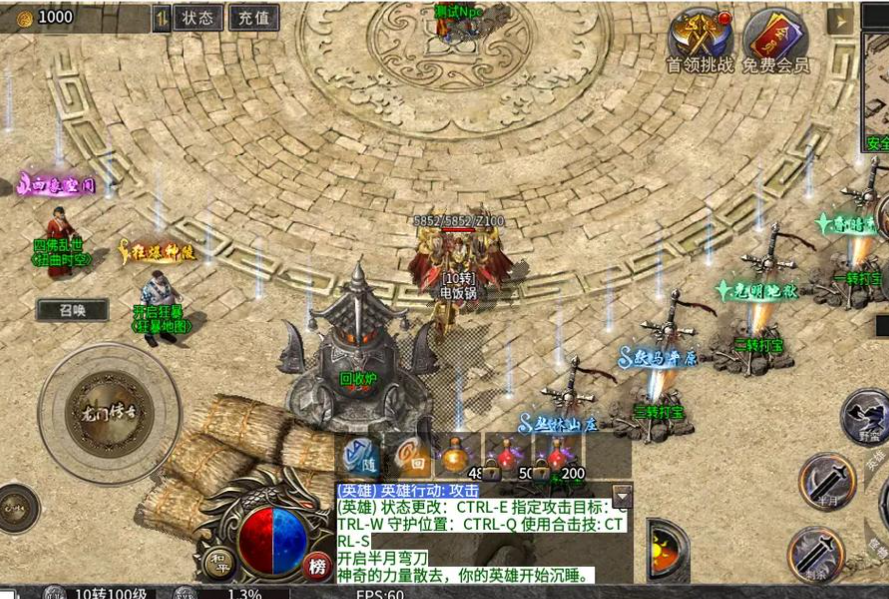Activate the 半月 half-moon skill

click(x=826, y=482)
